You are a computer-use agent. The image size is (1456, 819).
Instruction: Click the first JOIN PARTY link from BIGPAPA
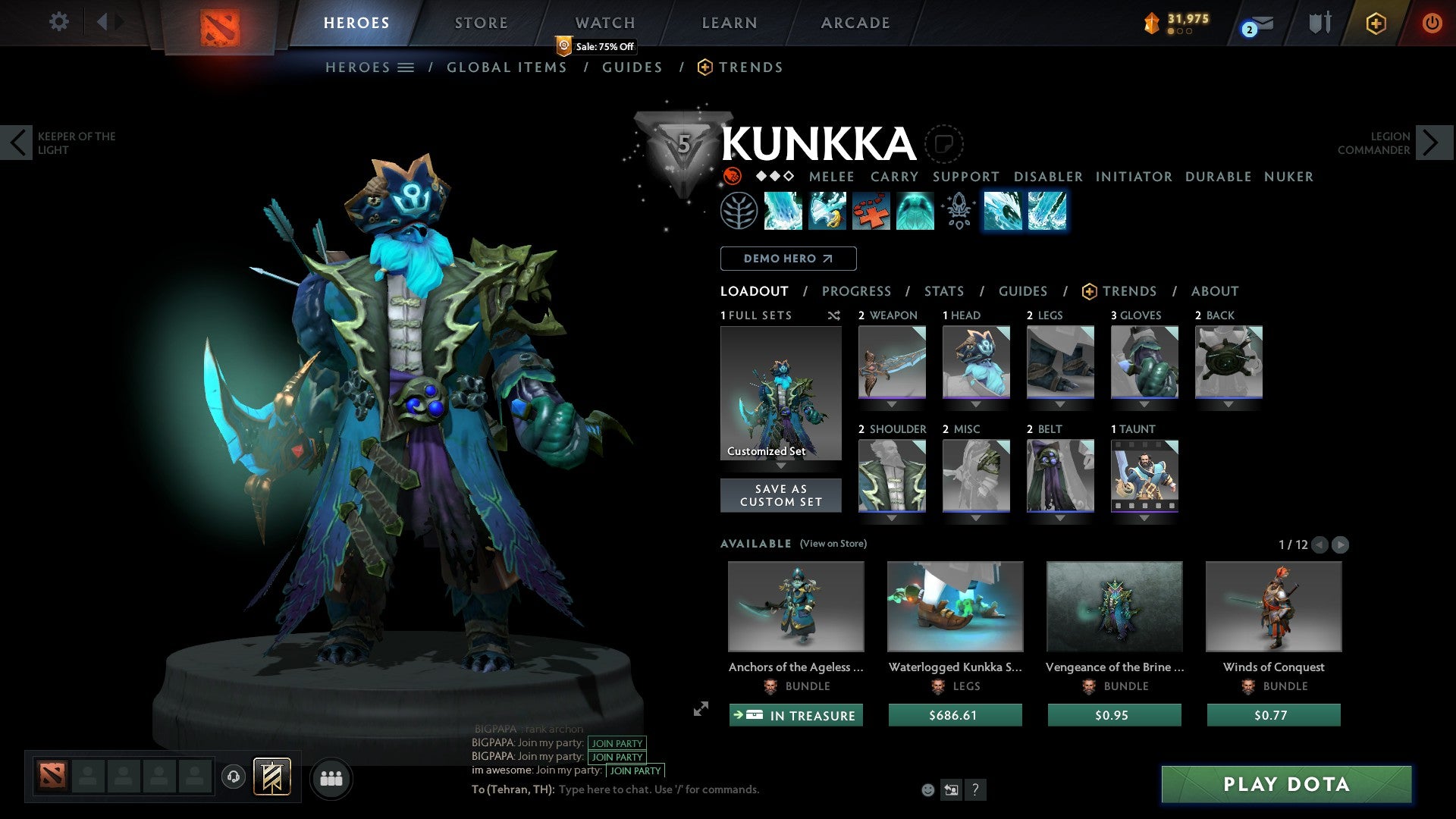coord(617,744)
